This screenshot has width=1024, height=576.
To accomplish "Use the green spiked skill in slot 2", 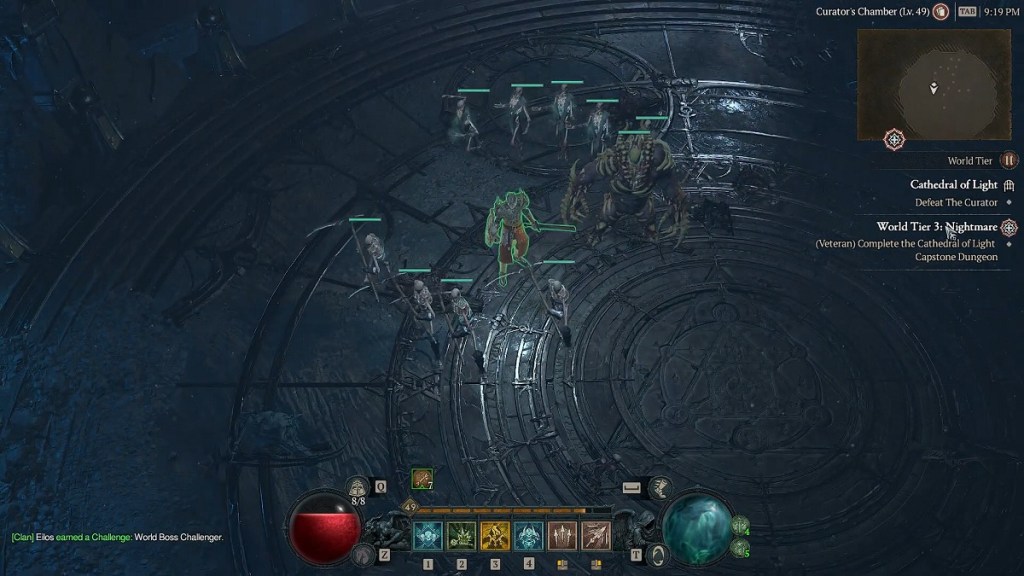I will (x=461, y=536).
